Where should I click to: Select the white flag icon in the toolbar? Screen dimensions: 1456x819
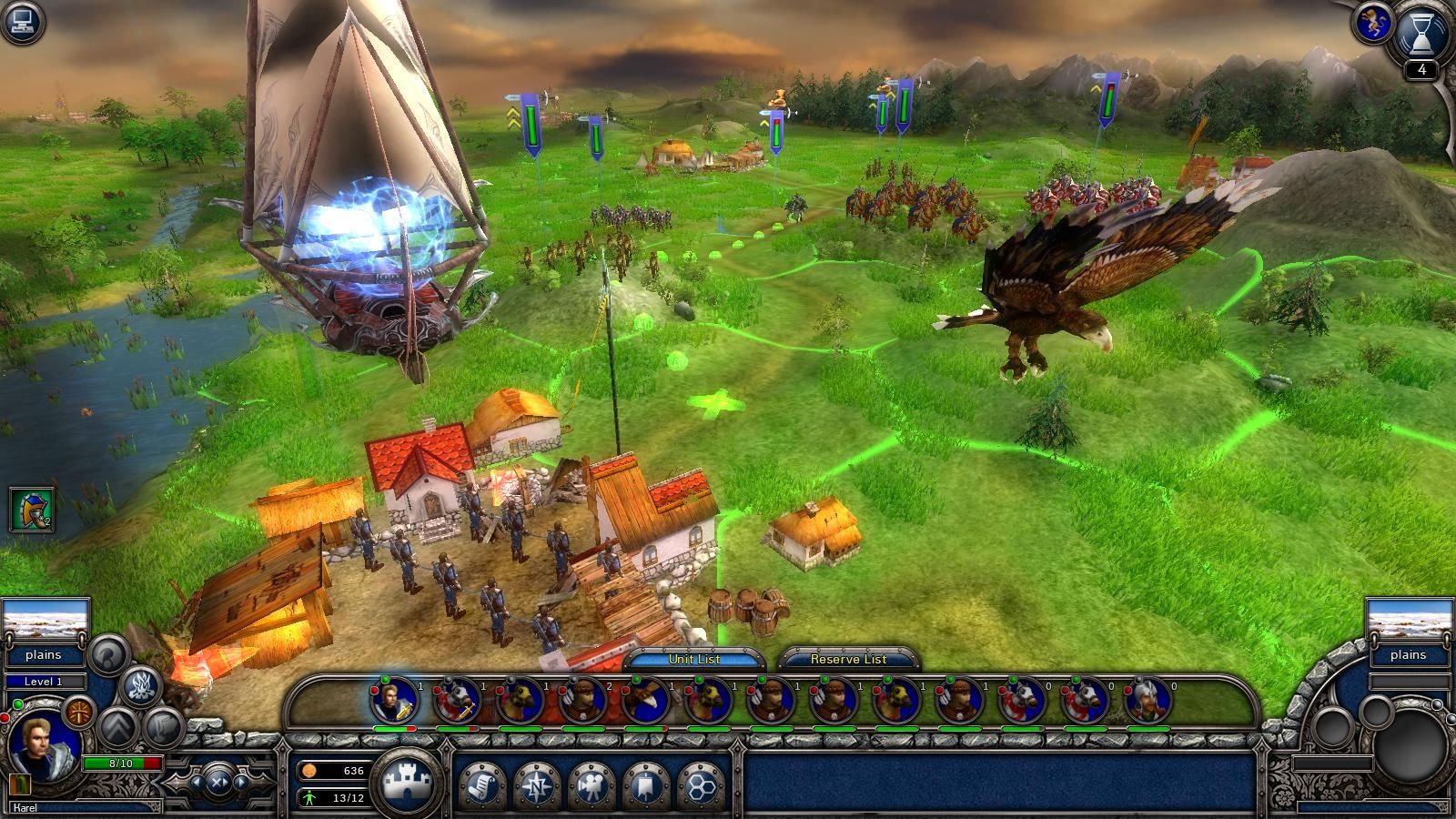[x=646, y=787]
